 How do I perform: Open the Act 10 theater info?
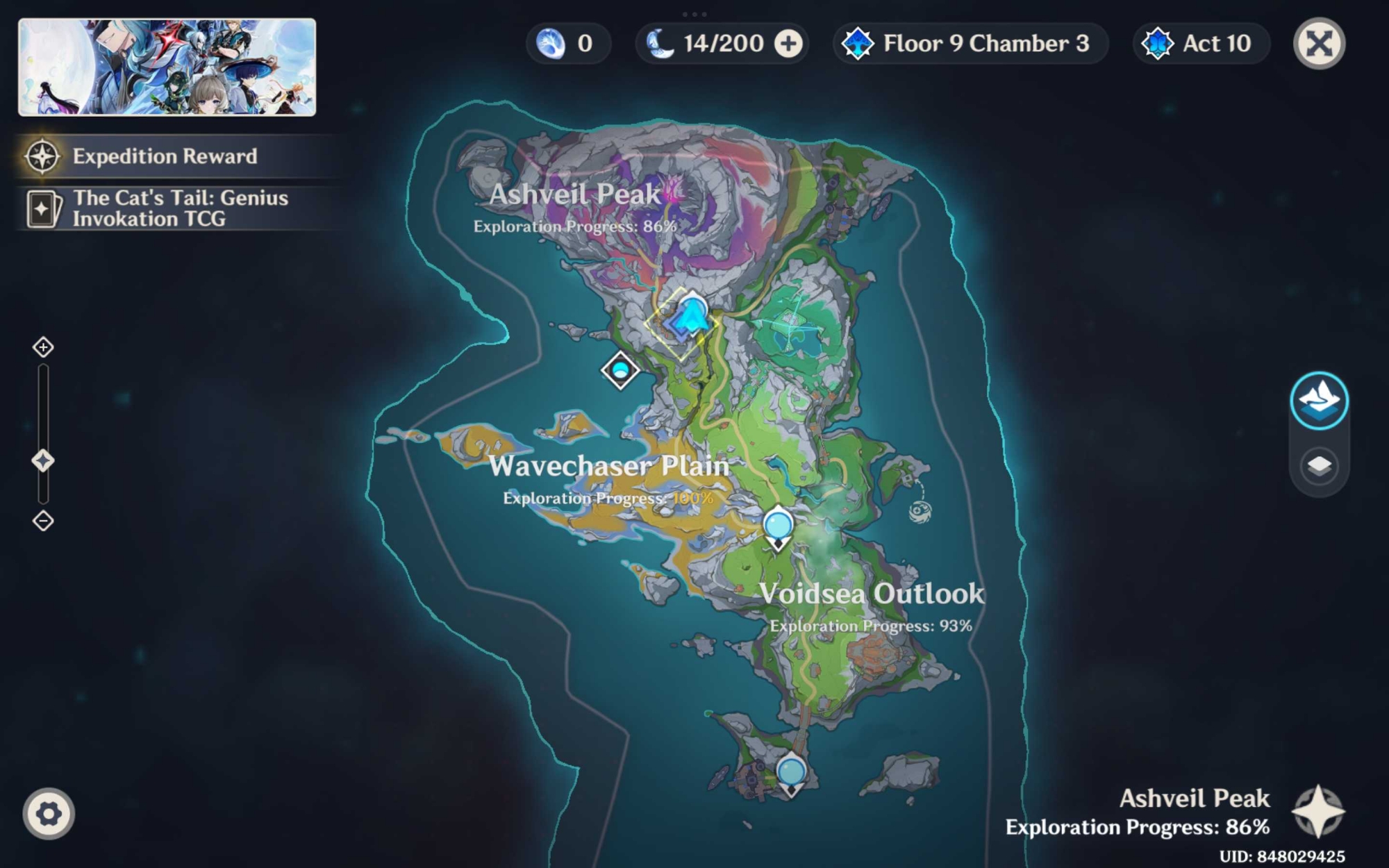tap(1201, 44)
